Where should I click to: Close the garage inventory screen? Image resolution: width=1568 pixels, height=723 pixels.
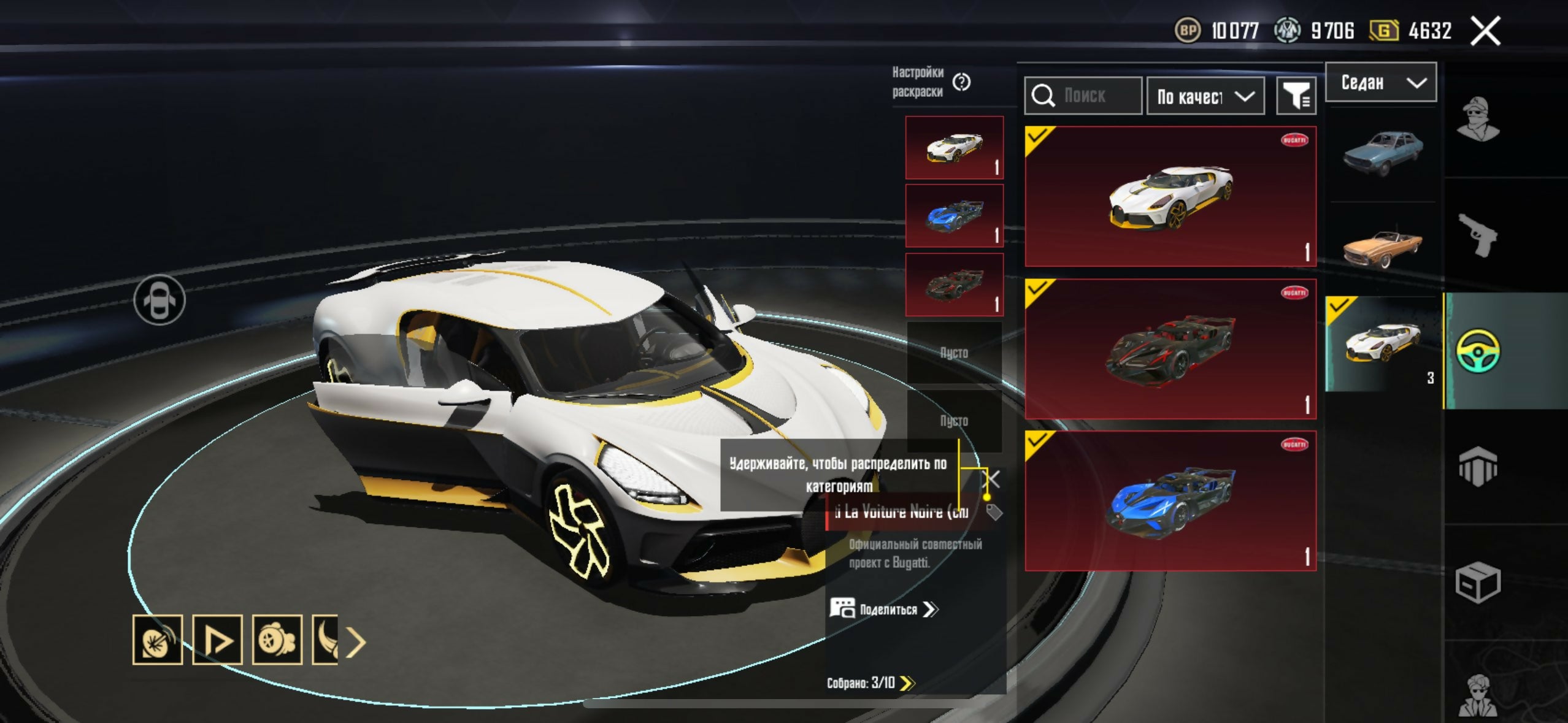(1485, 31)
